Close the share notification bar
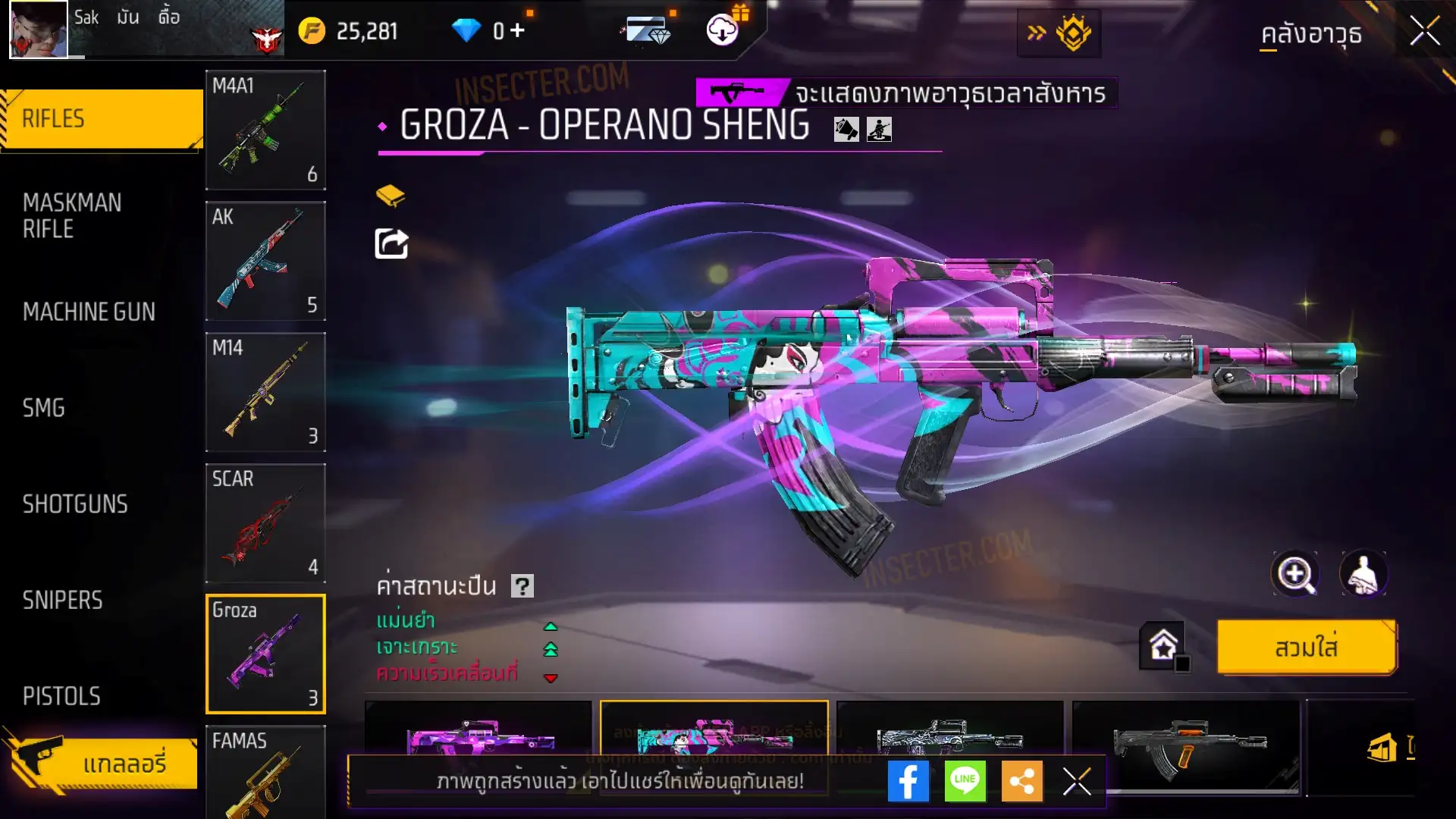This screenshot has width=1456, height=819. [x=1077, y=781]
